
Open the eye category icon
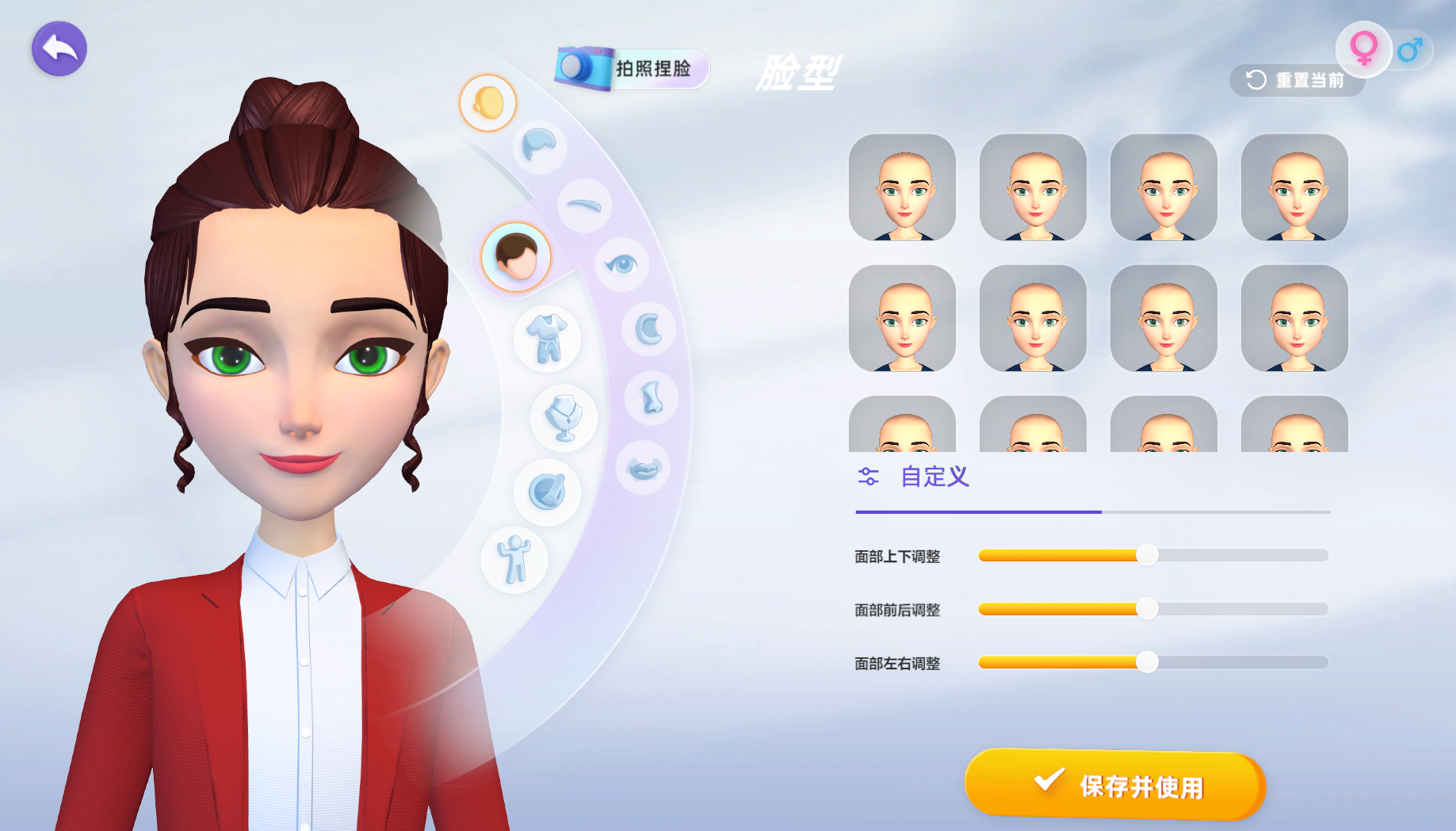click(x=622, y=264)
